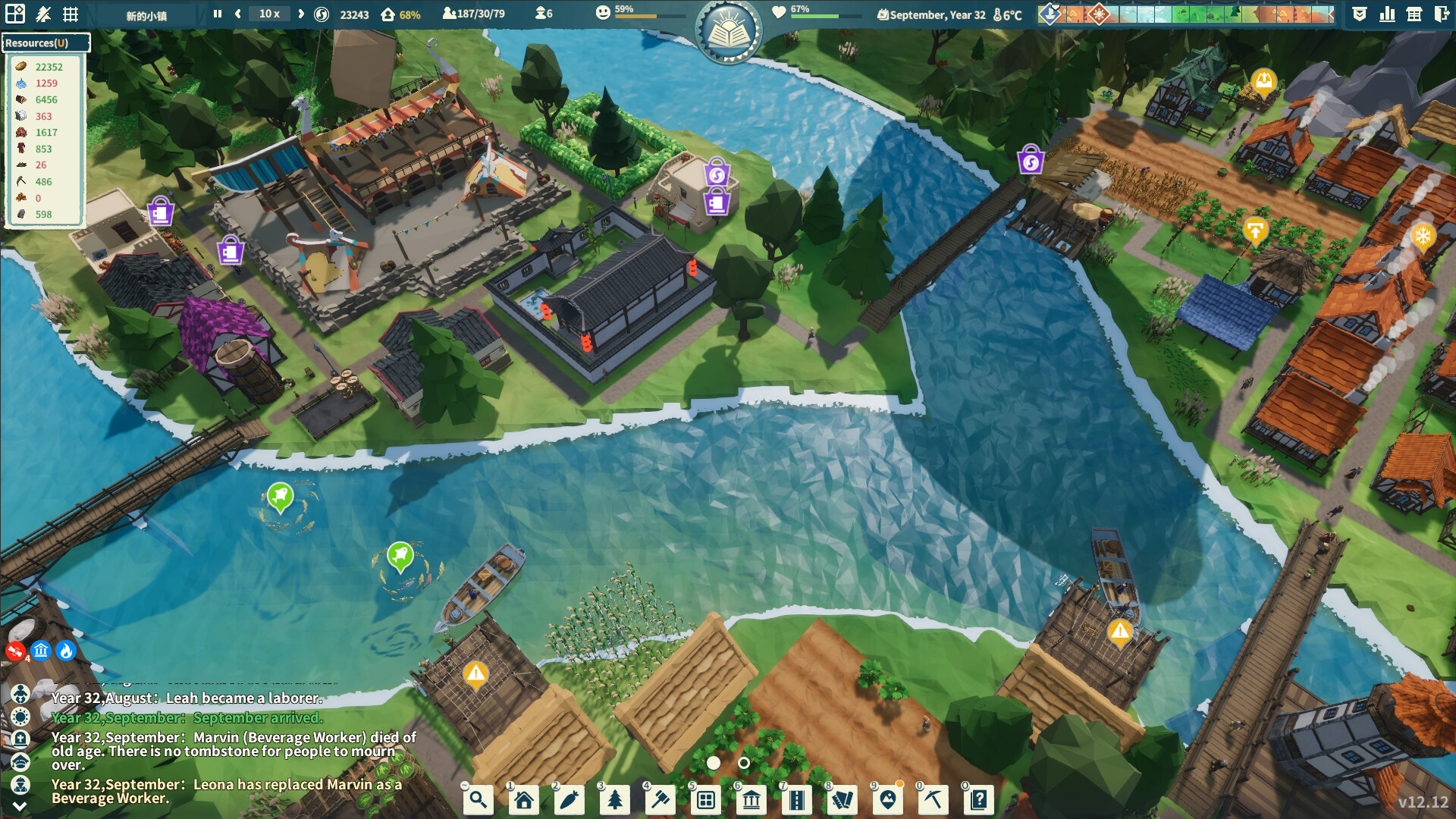This screenshot has height=819, width=1456.
Task: Select the forestry tree category
Action: [615, 799]
